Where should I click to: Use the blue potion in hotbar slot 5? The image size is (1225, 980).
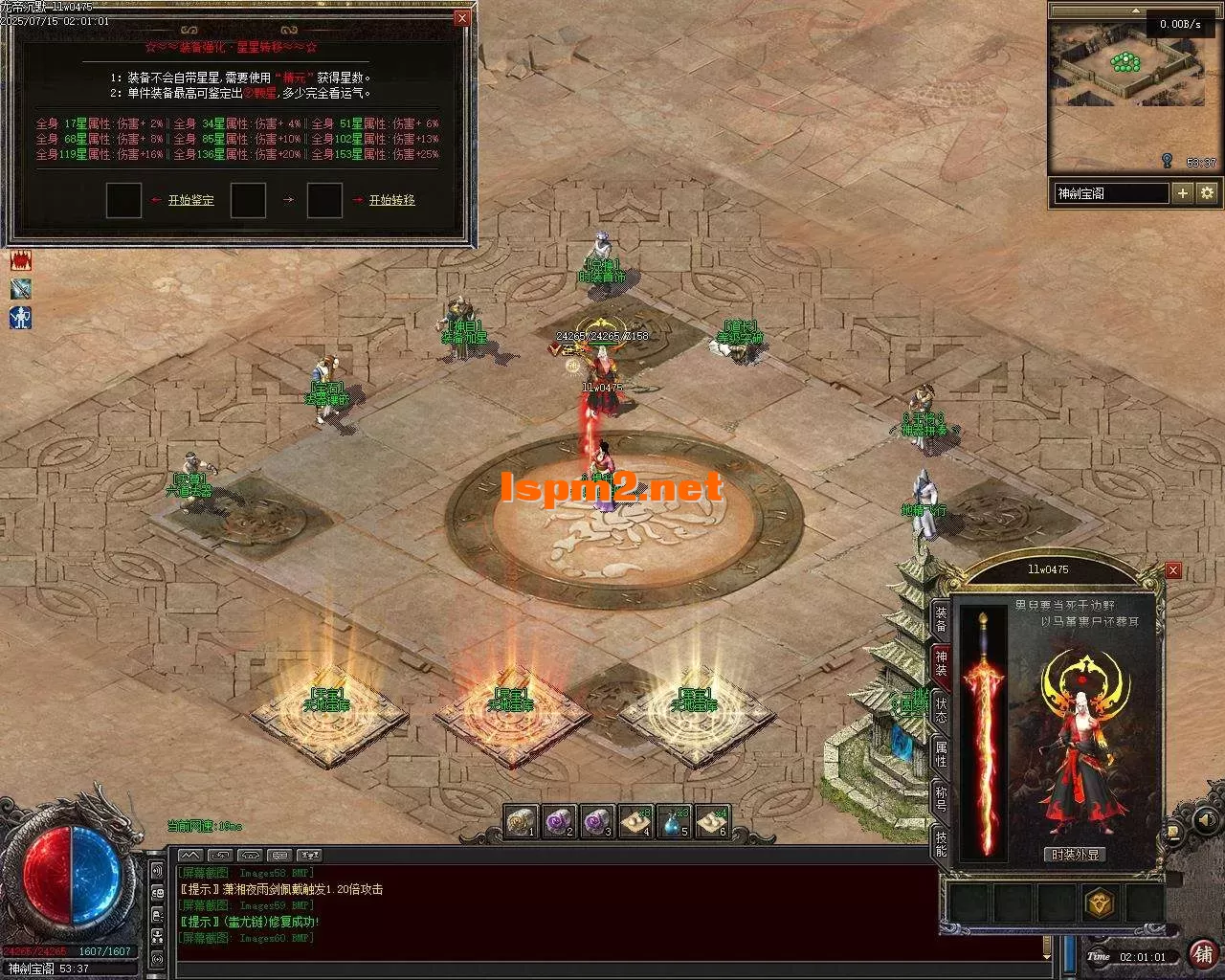point(674,822)
